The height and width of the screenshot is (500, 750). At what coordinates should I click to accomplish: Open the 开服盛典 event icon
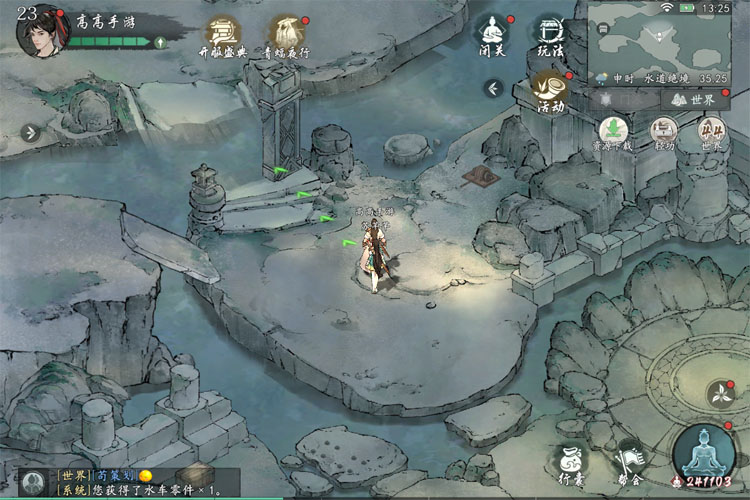click(x=224, y=36)
